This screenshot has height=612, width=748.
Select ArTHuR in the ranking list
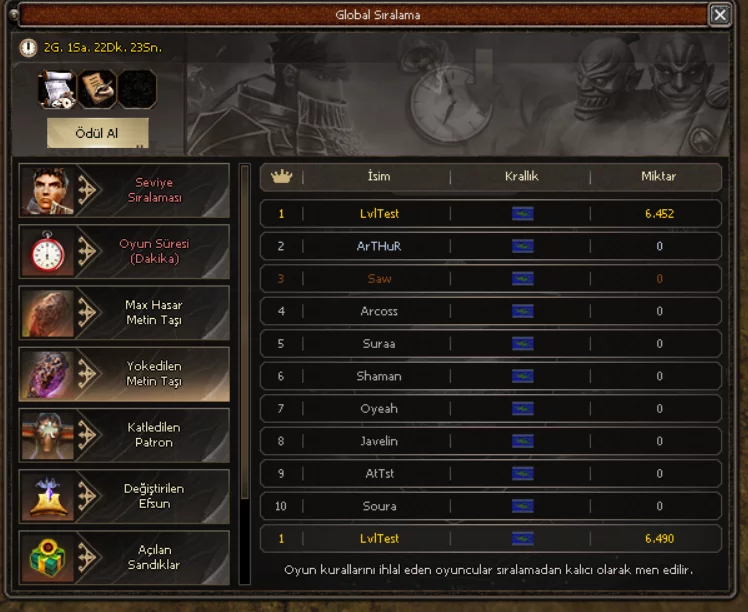(x=490, y=246)
